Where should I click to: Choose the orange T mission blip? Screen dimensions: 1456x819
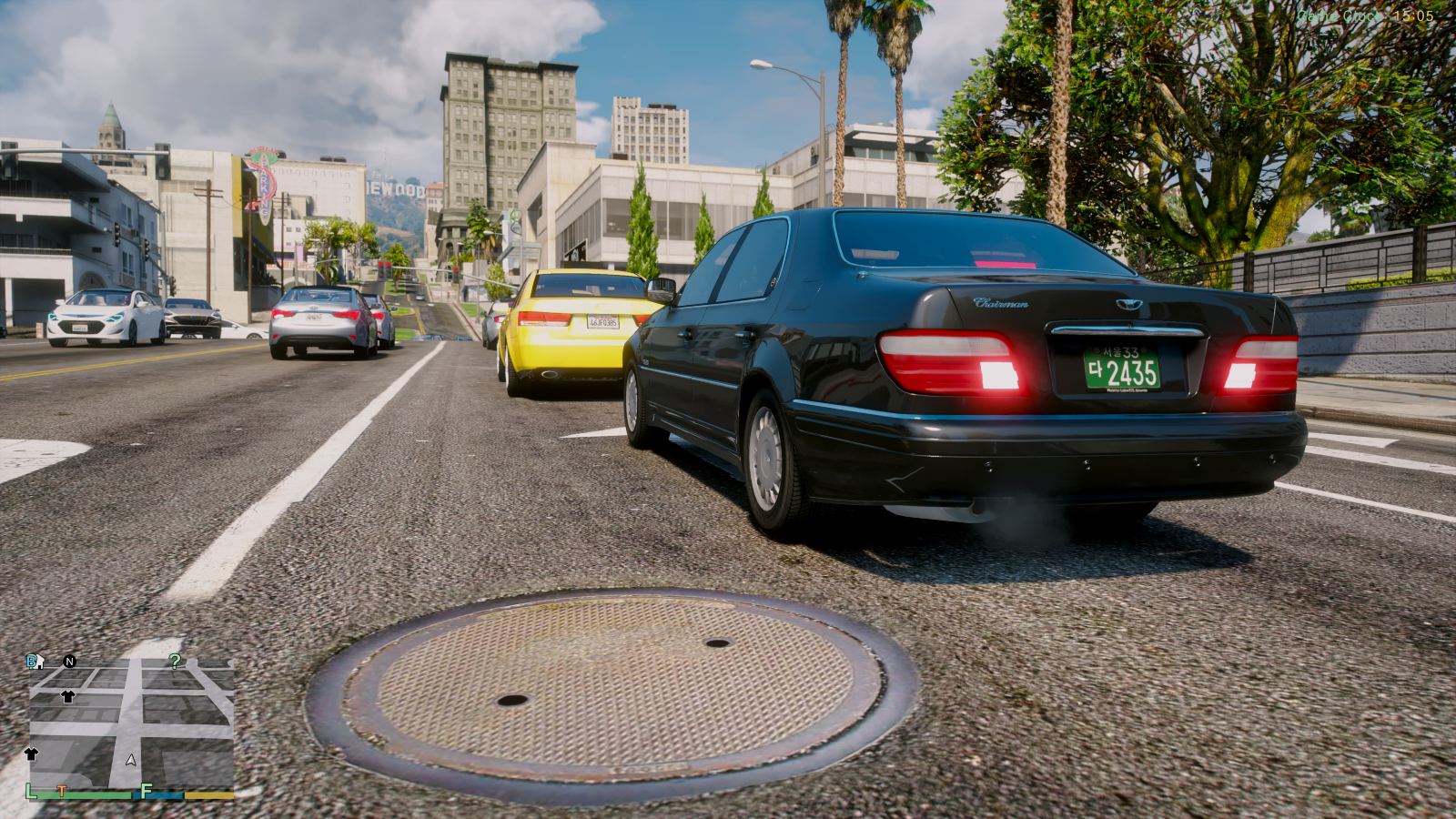[62, 792]
